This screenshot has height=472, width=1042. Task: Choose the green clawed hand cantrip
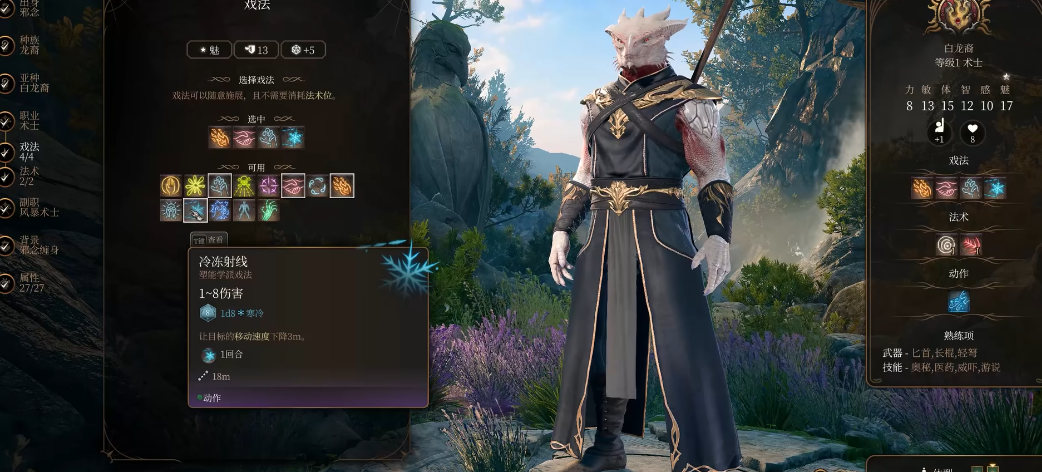pos(269,211)
